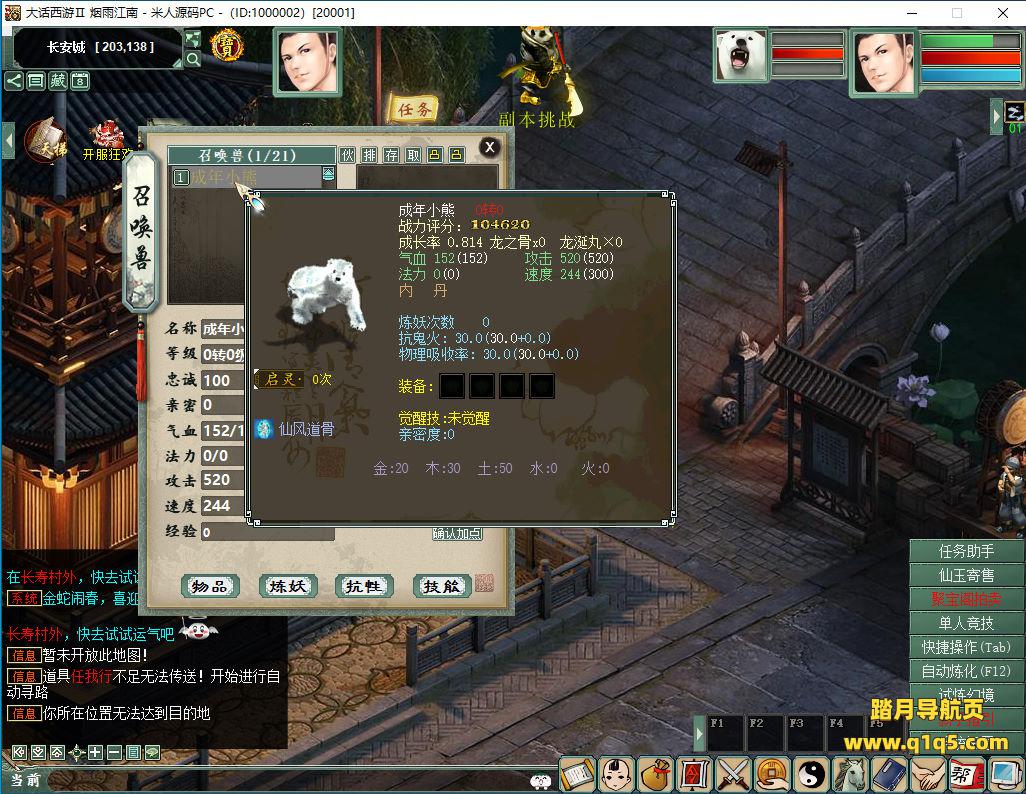Image resolution: width=1026 pixels, height=794 pixels.
Task: Open 仙玉寄售 consignment menu entry
Action: (x=966, y=575)
